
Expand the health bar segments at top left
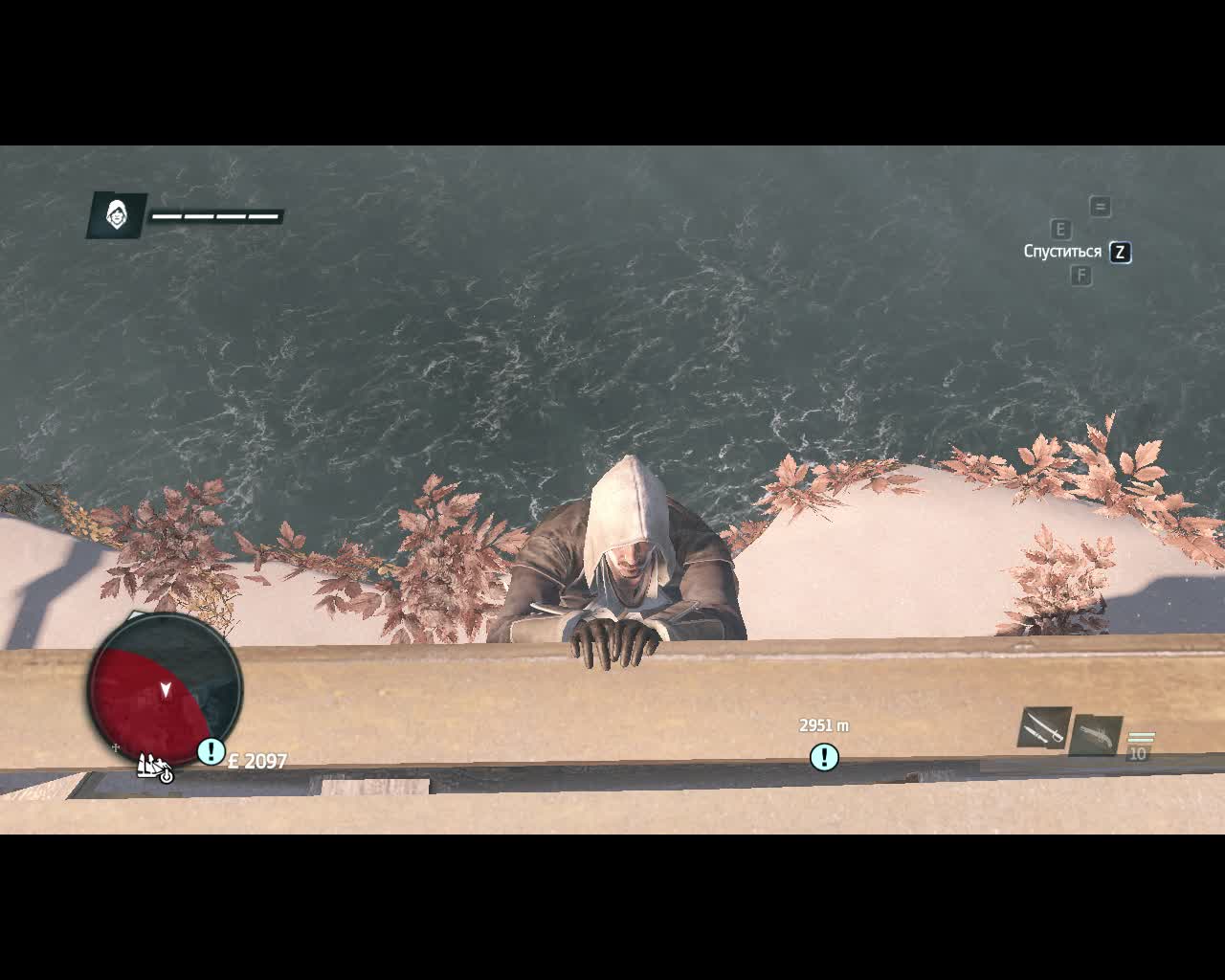click(x=215, y=215)
